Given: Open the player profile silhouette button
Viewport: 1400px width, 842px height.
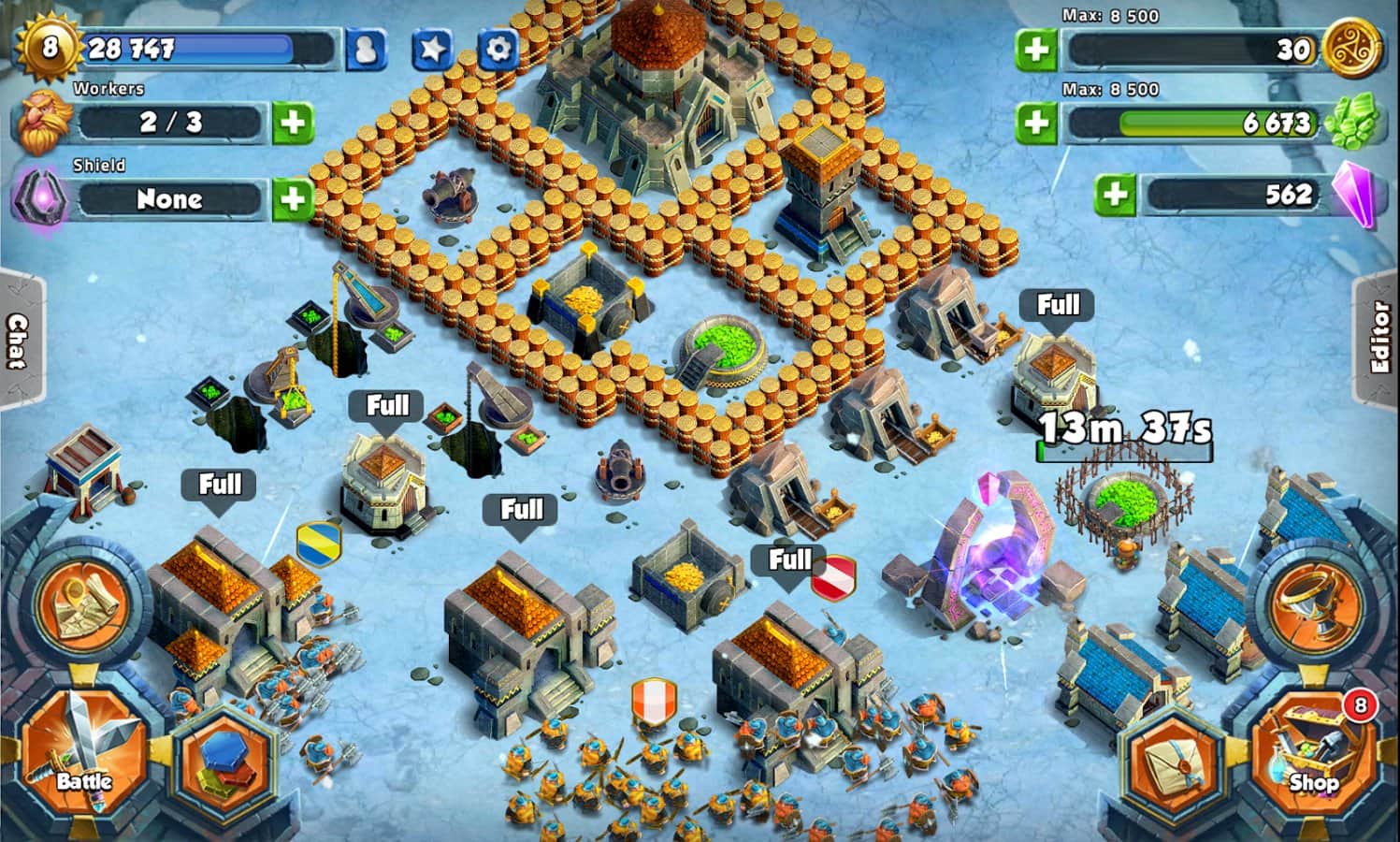Looking at the screenshot, I should pos(366,49).
